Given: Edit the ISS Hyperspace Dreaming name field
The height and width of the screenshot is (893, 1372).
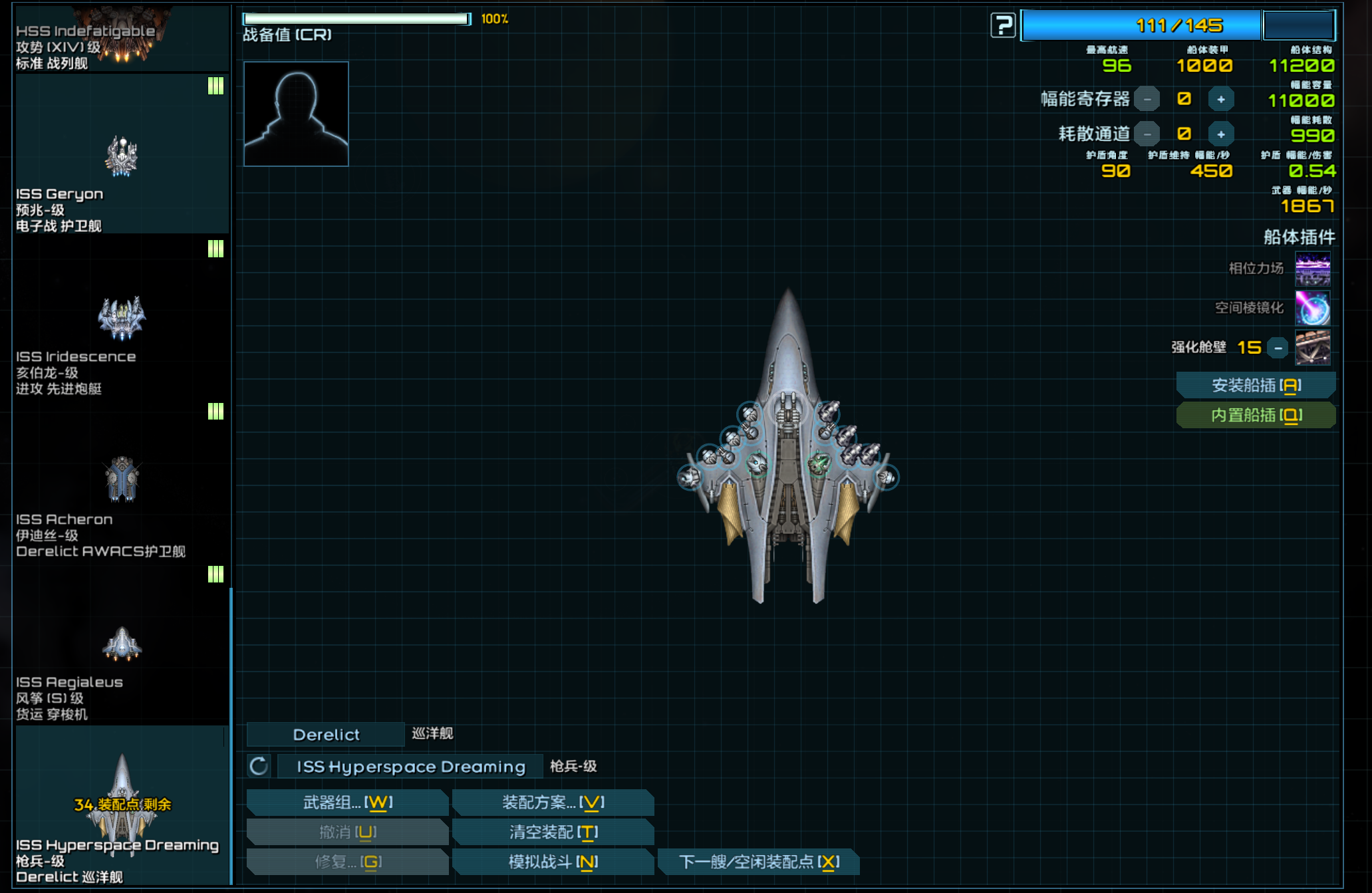Looking at the screenshot, I should point(410,767).
